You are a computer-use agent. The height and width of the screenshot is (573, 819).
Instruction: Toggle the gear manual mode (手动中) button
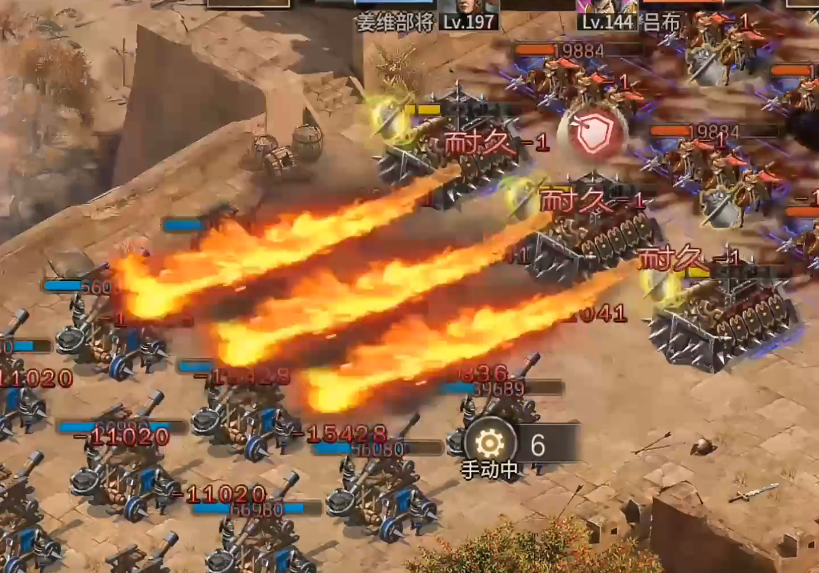coord(490,442)
